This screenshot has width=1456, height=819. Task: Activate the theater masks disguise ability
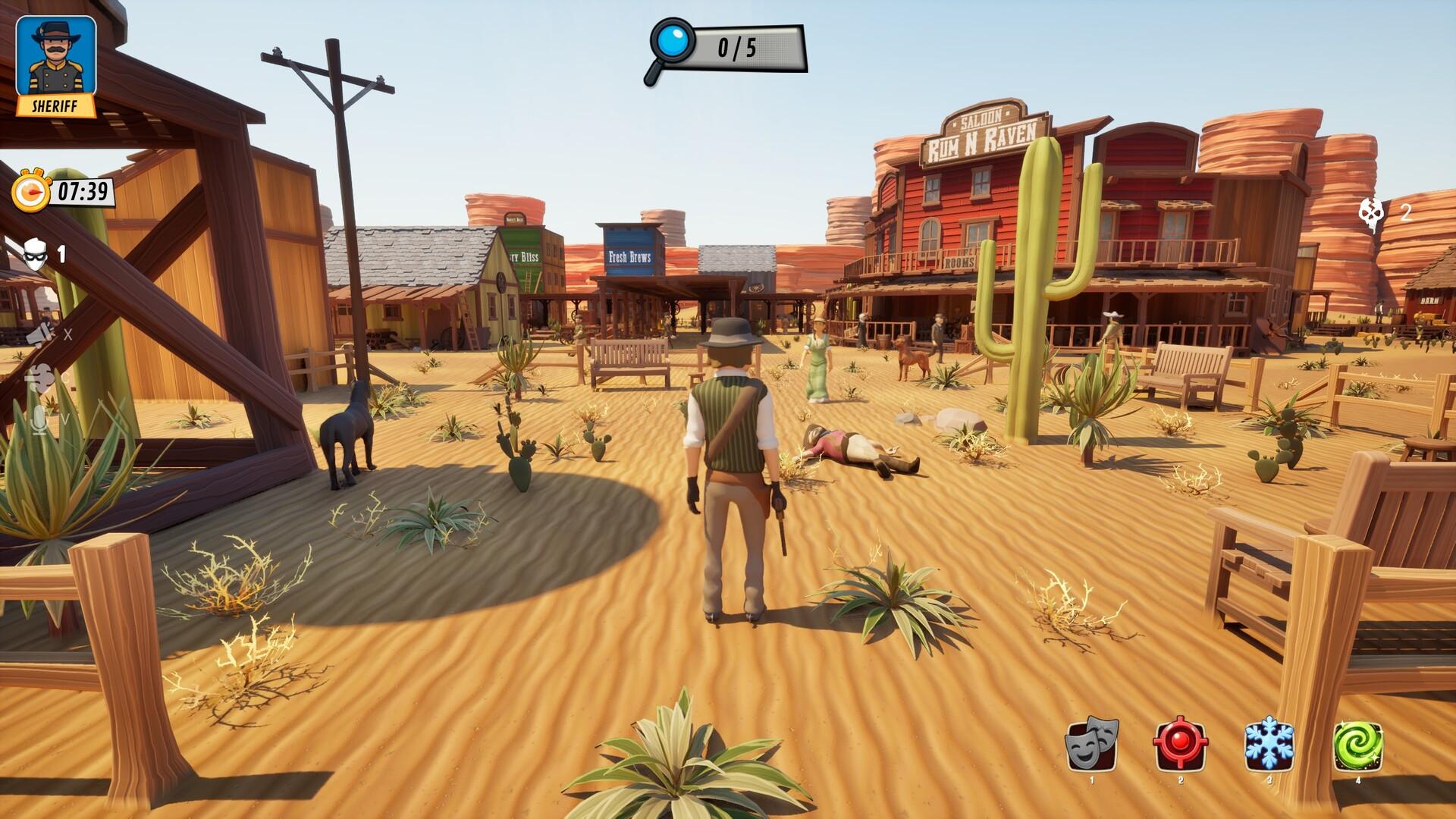point(1091,745)
